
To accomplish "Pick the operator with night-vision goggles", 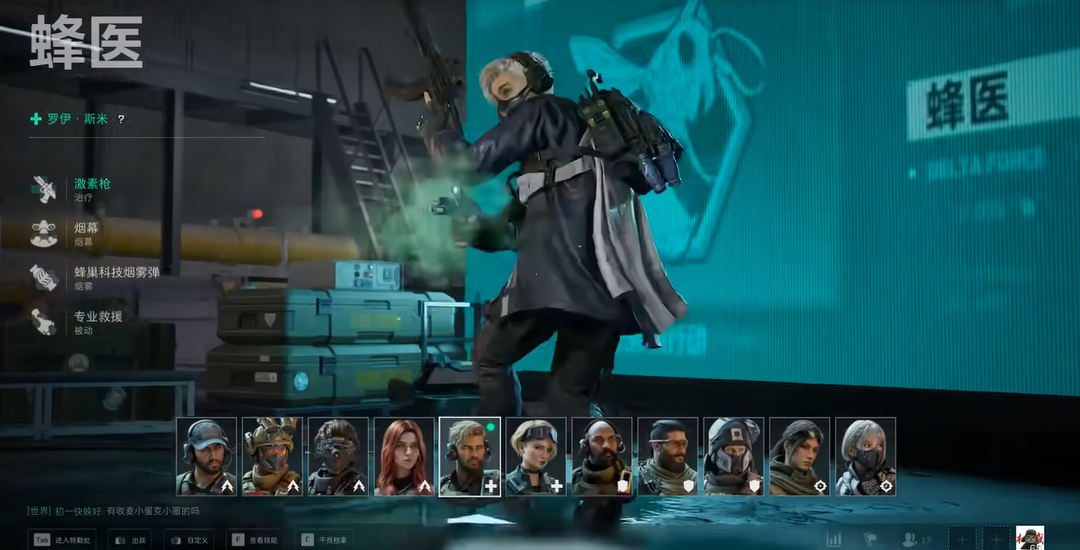I will tap(338, 456).
